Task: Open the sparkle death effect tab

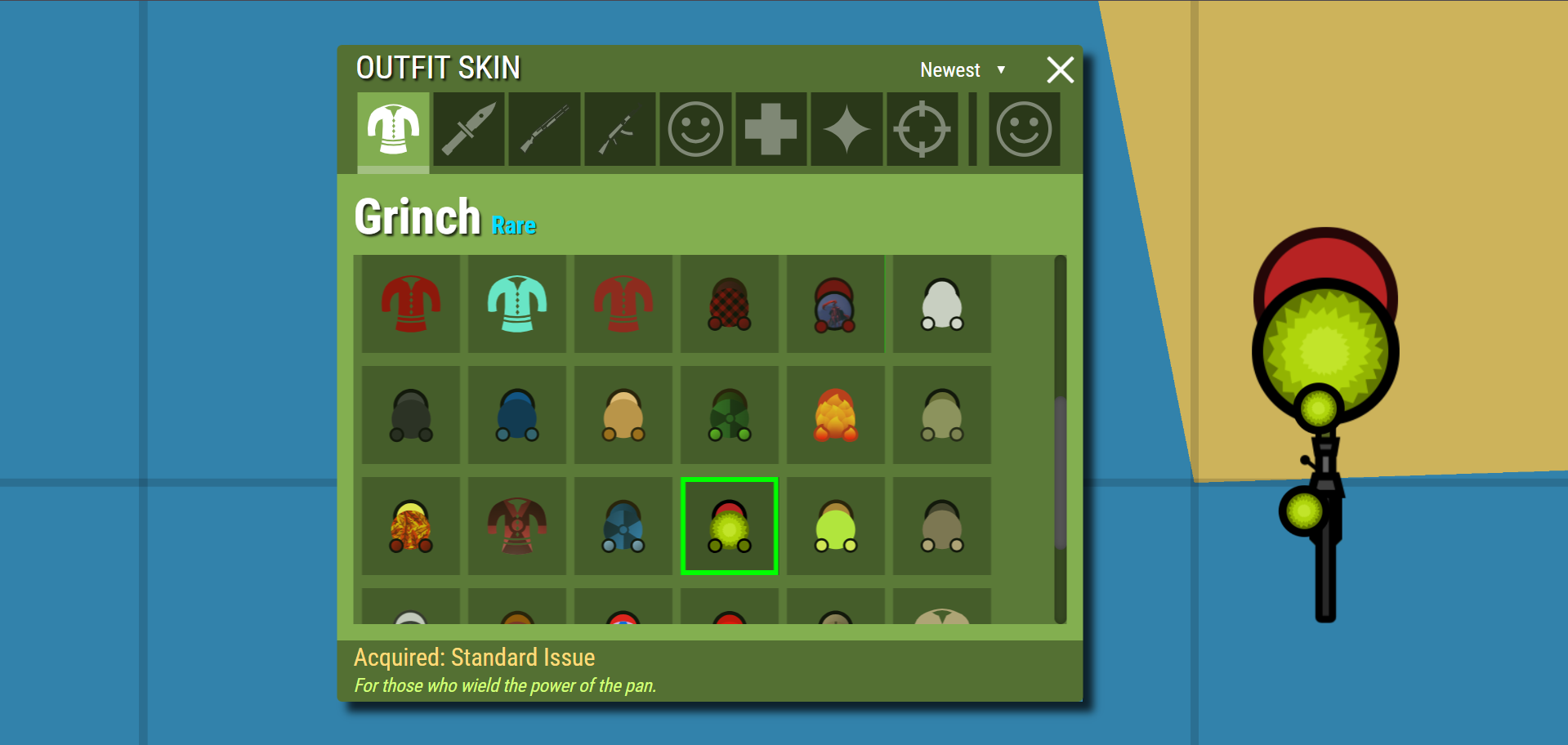Action: (x=846, y=129)
